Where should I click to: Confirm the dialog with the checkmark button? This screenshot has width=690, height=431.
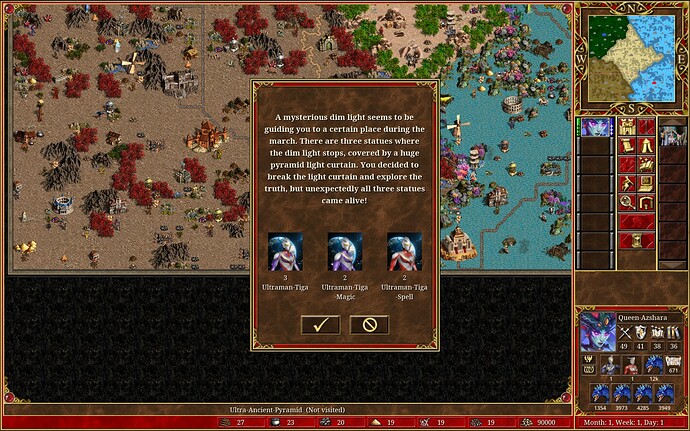tap(320, 324)
